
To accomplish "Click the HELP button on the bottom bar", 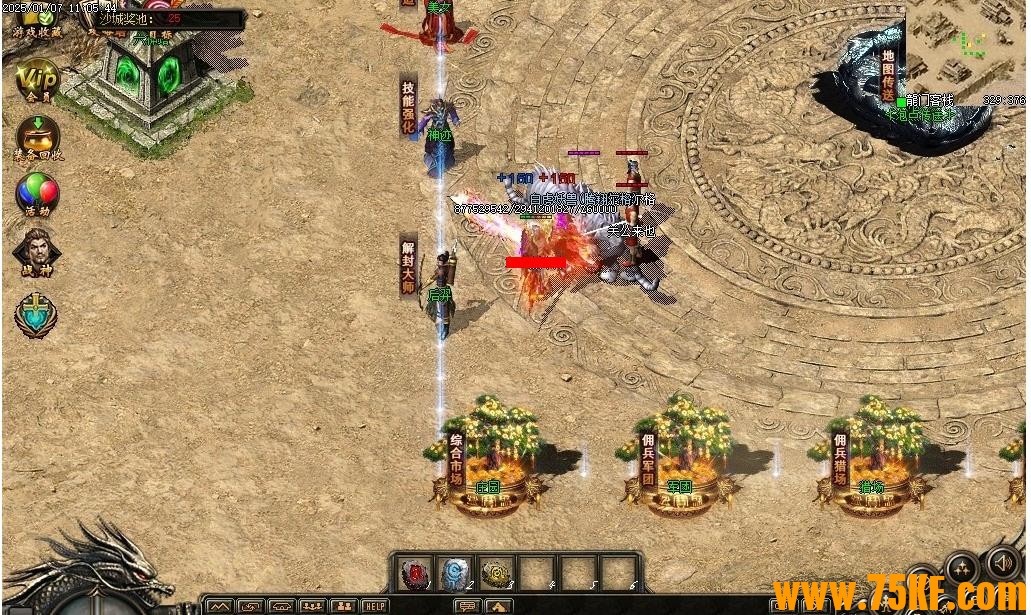I will [x=375, y=606].
